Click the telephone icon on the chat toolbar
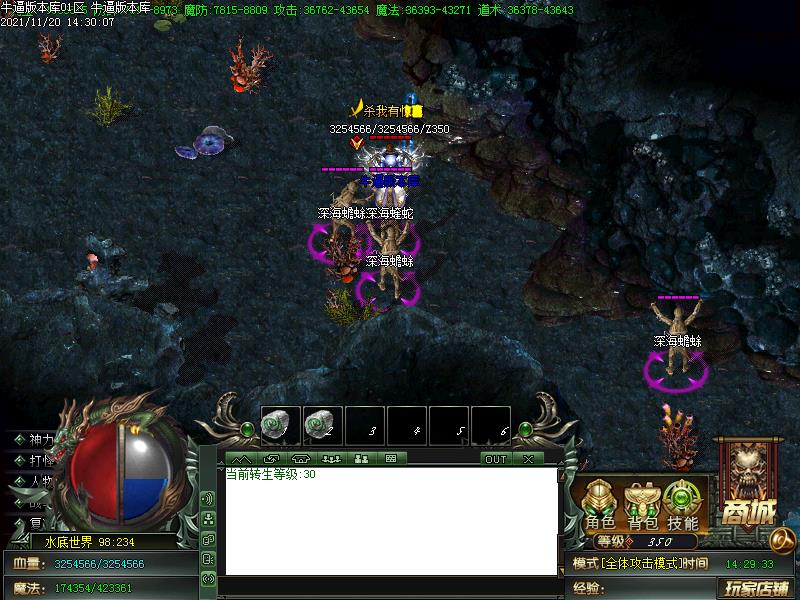 300,459
